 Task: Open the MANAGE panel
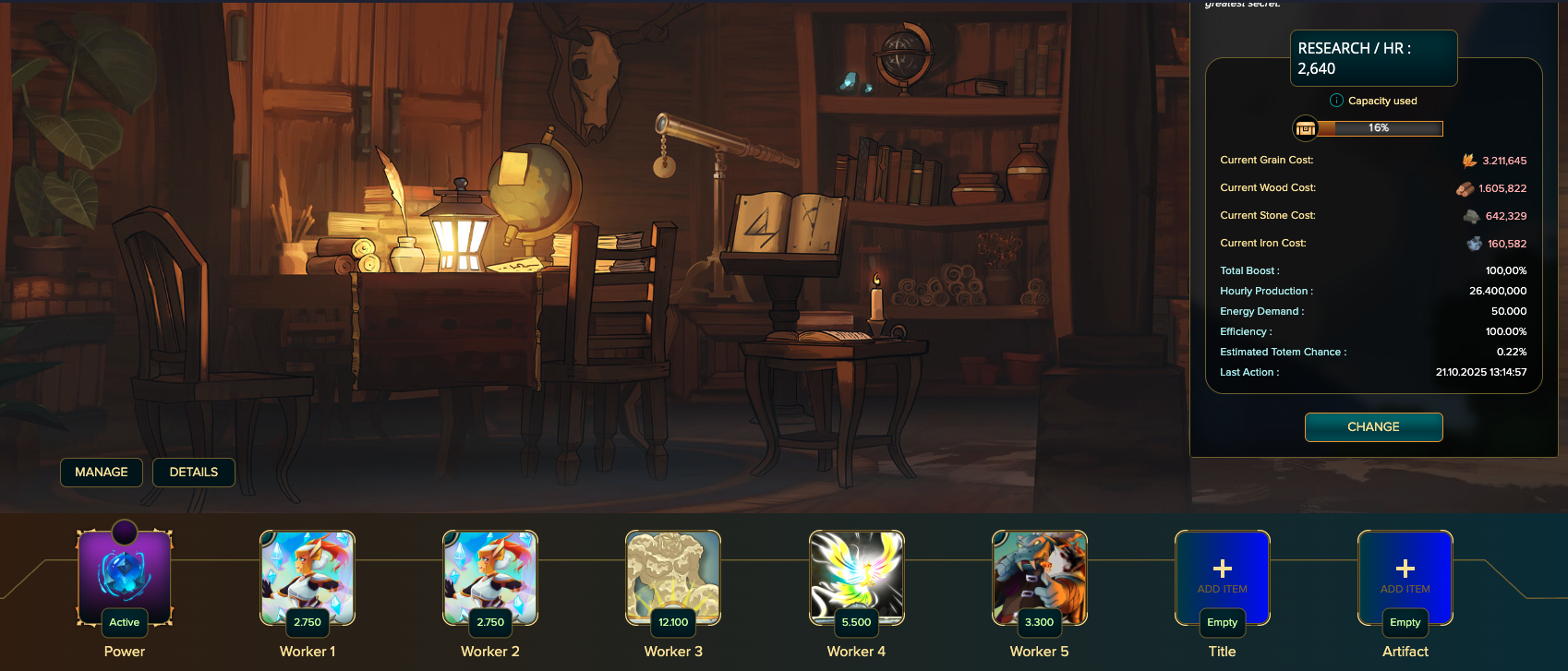(102, 472)
